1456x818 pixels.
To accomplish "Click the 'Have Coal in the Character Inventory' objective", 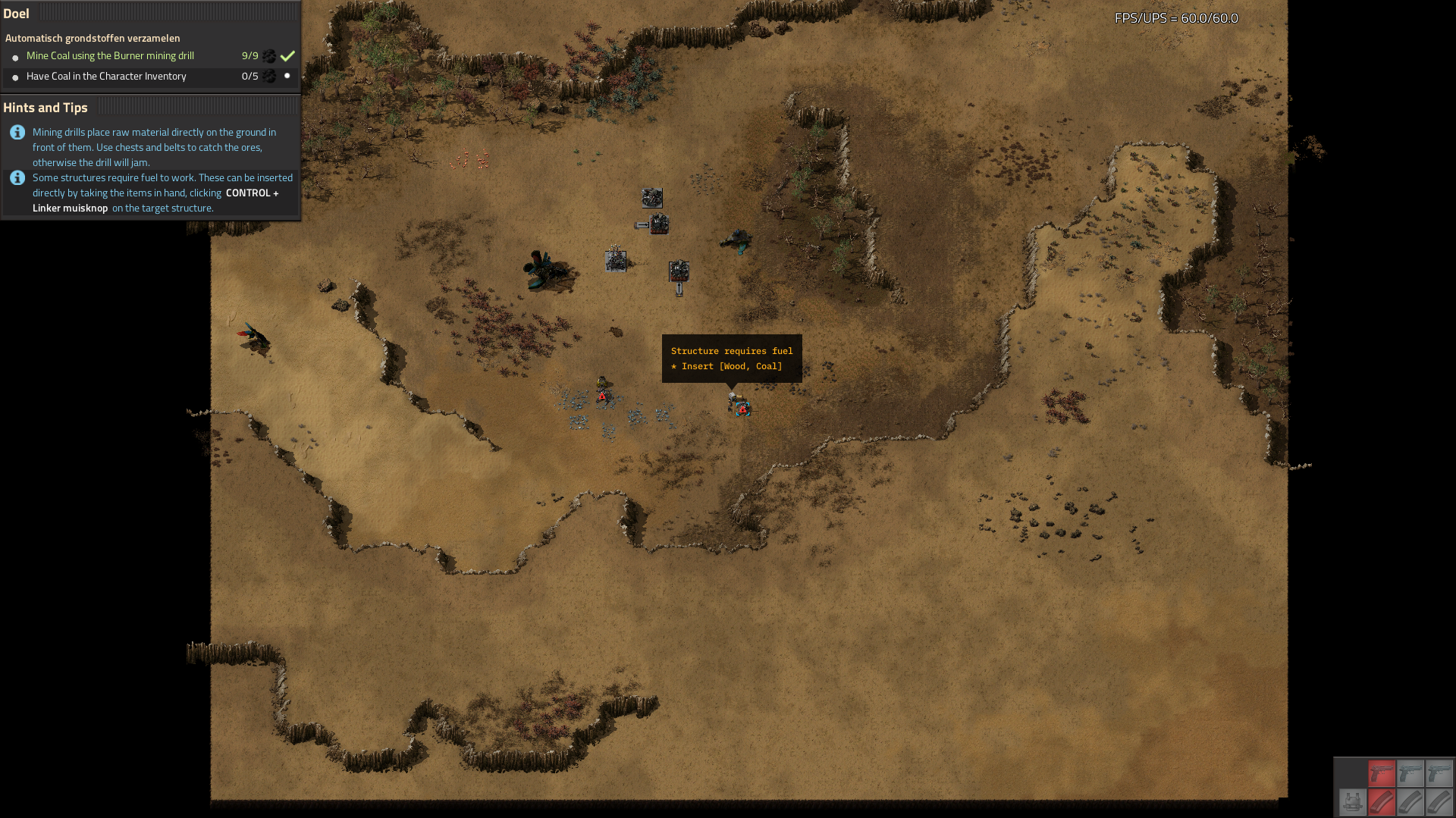I will coord(106,77).
